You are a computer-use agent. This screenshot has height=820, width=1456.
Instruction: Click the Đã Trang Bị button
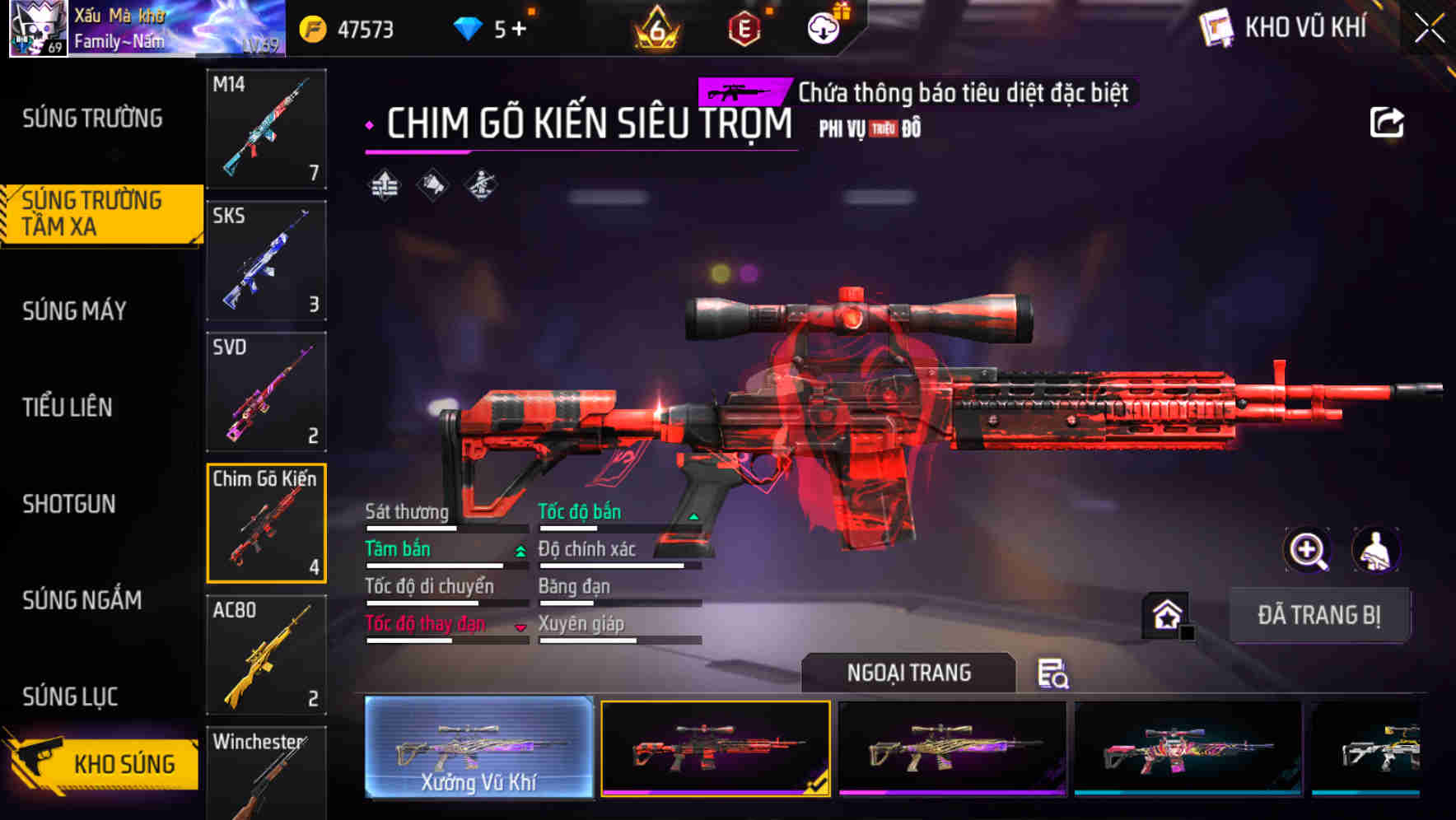pos(1320,615)
